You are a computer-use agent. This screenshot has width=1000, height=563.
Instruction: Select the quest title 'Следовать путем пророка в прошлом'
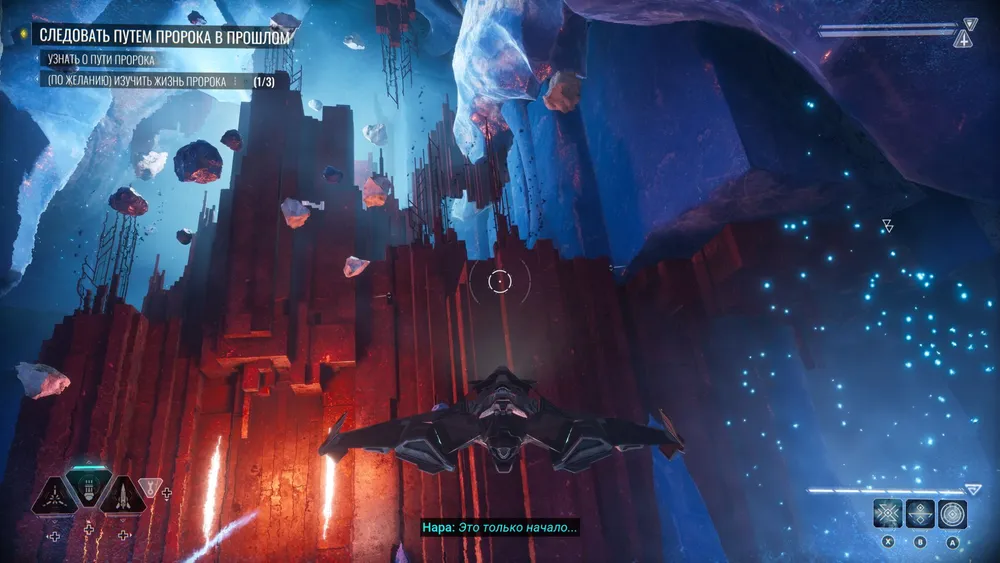(x=165, y=37)
